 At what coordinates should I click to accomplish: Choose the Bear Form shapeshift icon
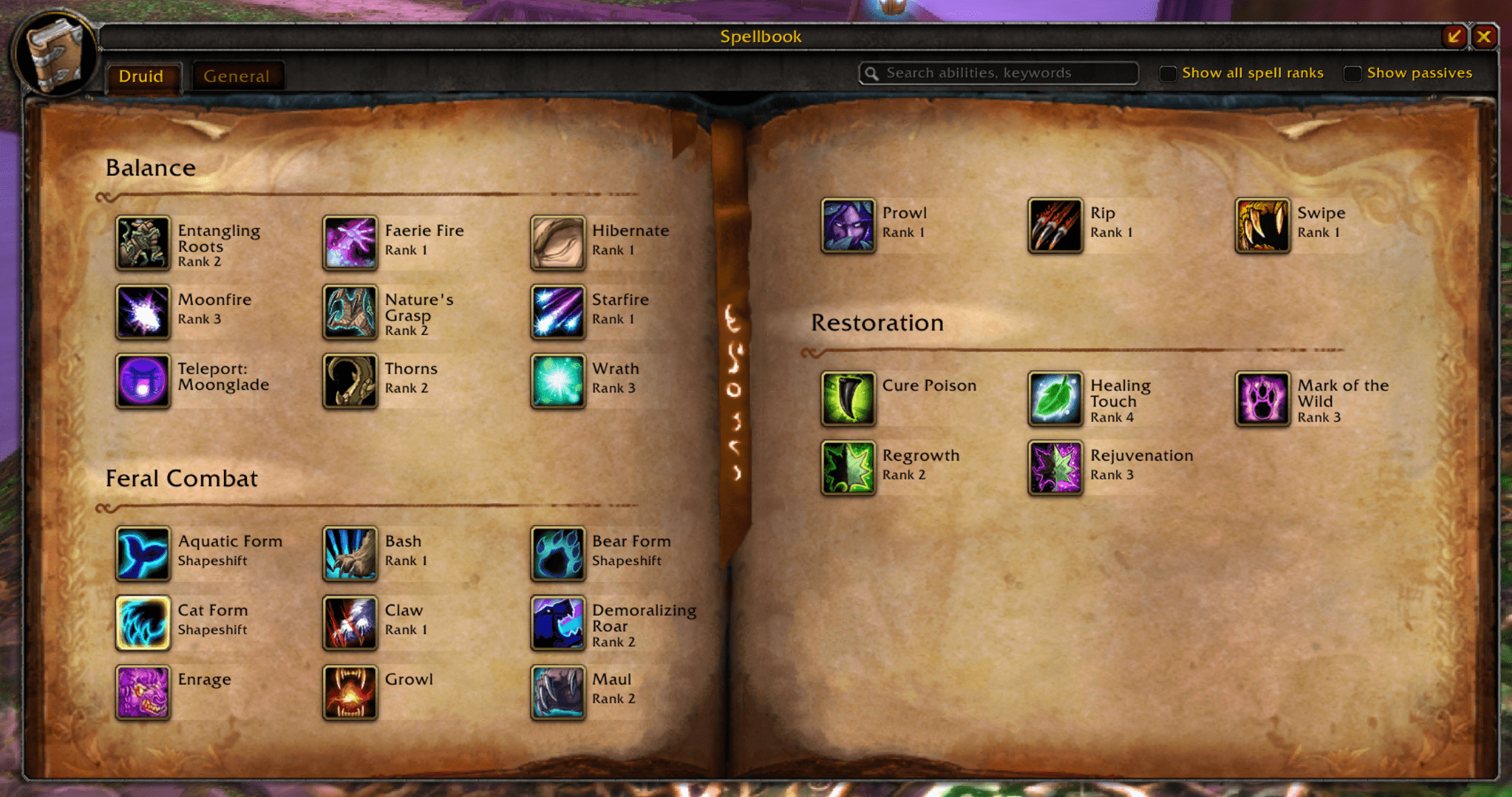click(557, 554)
